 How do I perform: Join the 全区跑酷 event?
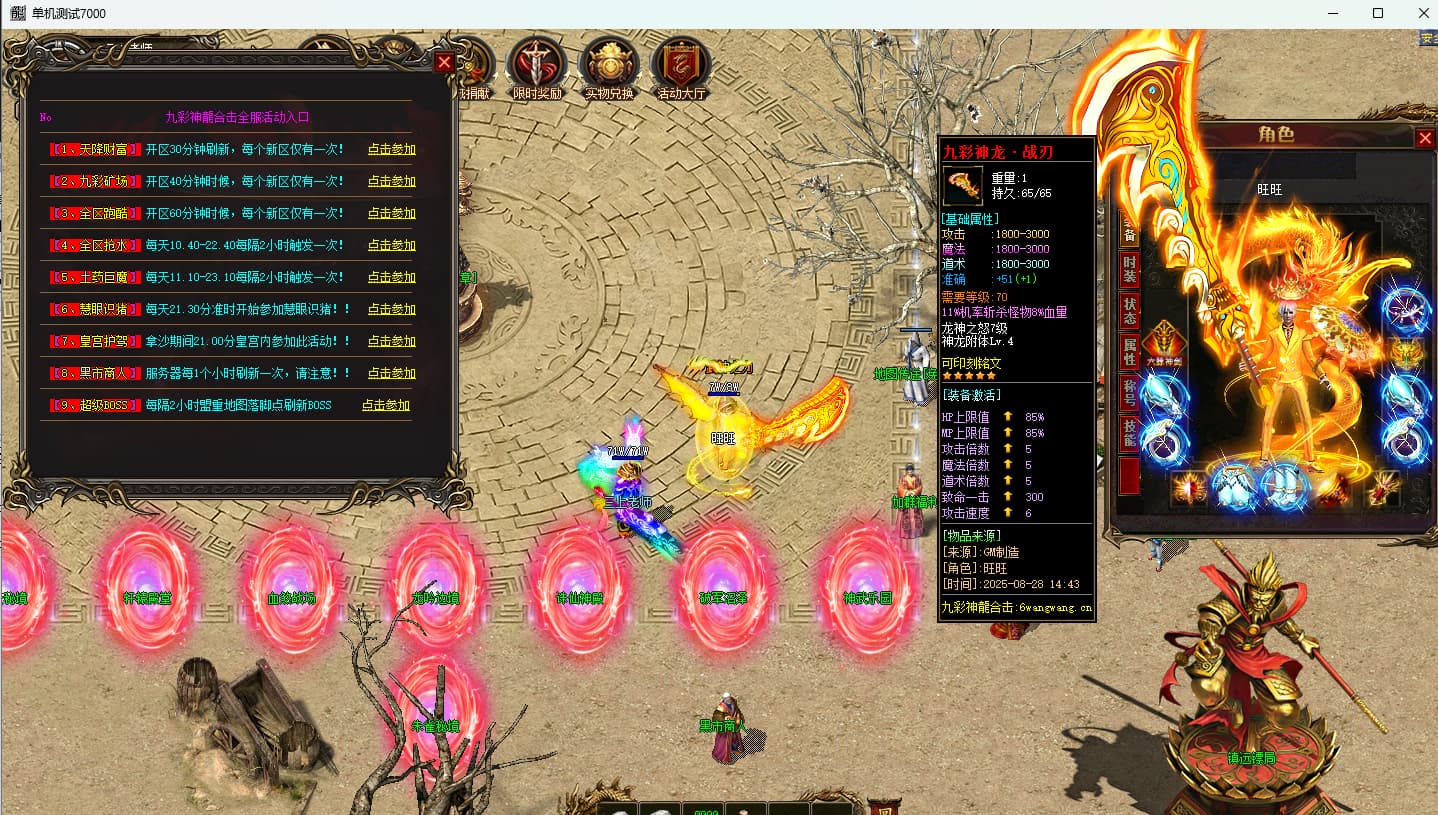[x=391, y=214]
